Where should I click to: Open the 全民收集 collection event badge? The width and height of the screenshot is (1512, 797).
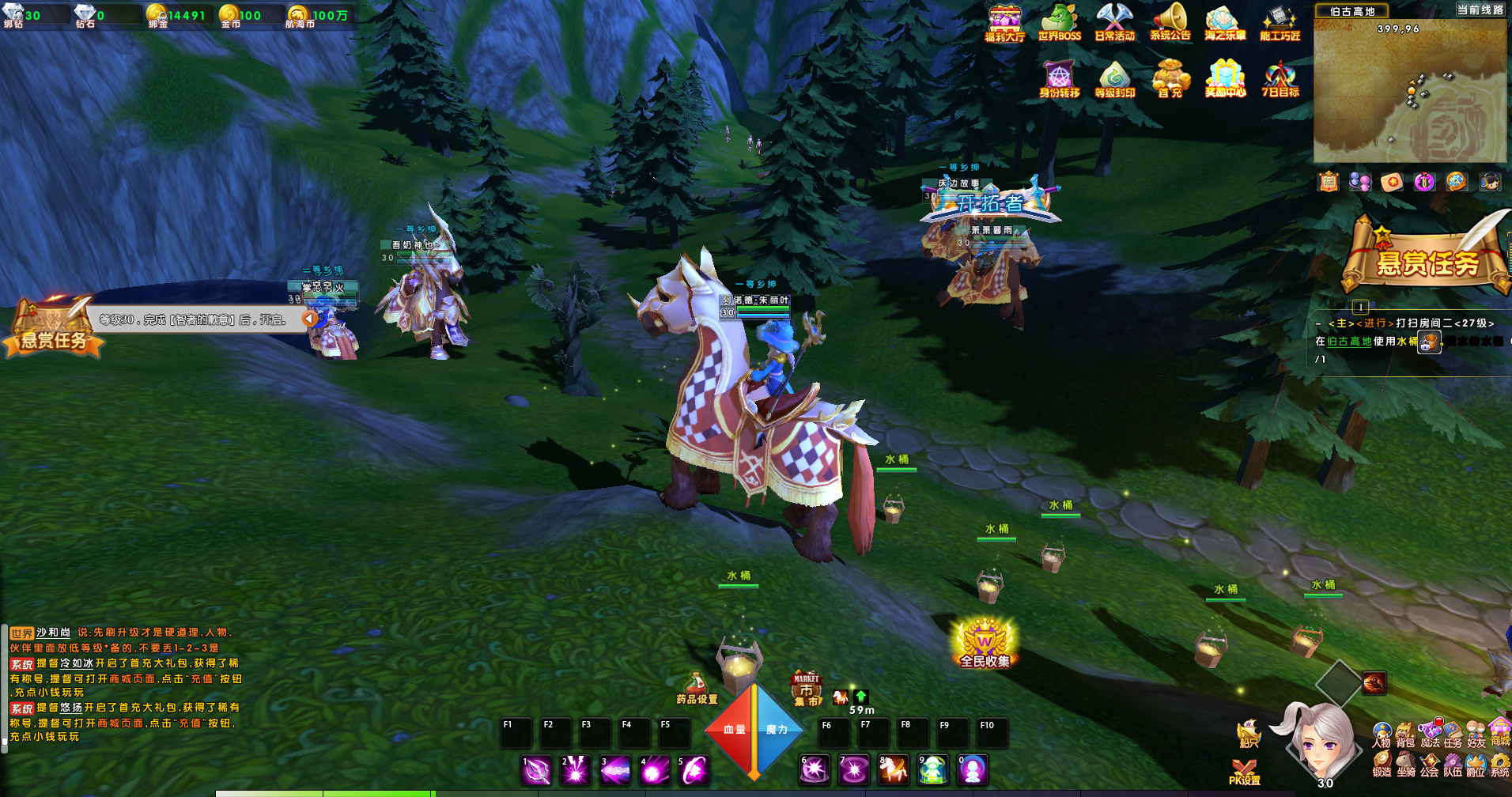click(985, 643)
